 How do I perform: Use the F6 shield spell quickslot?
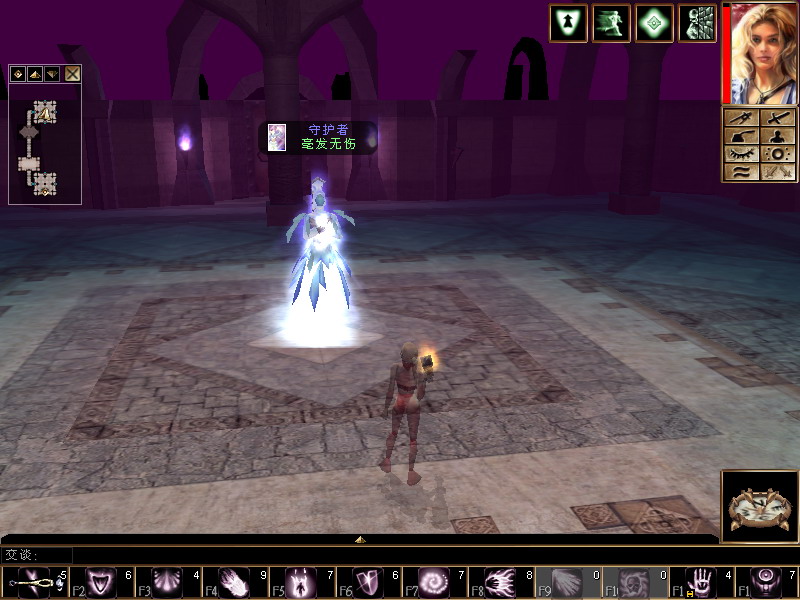(370, 581)
